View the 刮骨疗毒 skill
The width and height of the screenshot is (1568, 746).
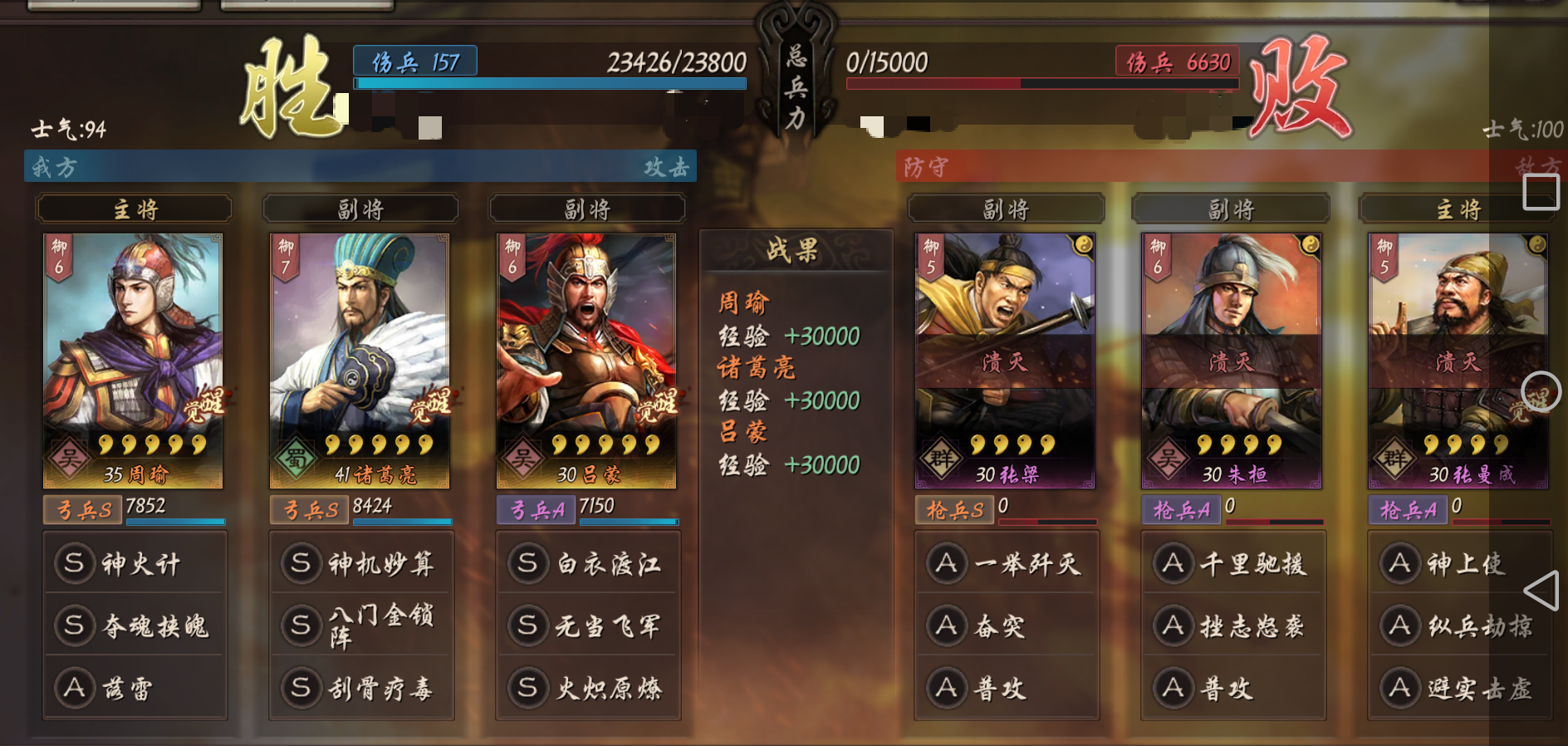(361, 688)
